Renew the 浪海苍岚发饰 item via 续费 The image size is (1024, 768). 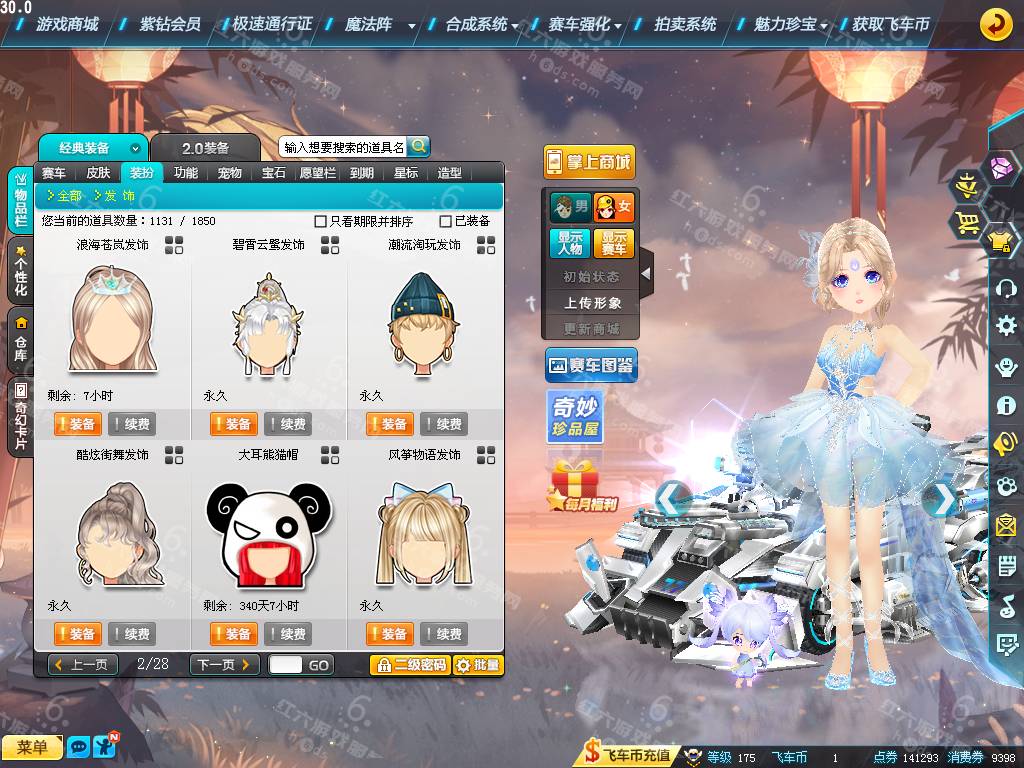coord(131,424)
